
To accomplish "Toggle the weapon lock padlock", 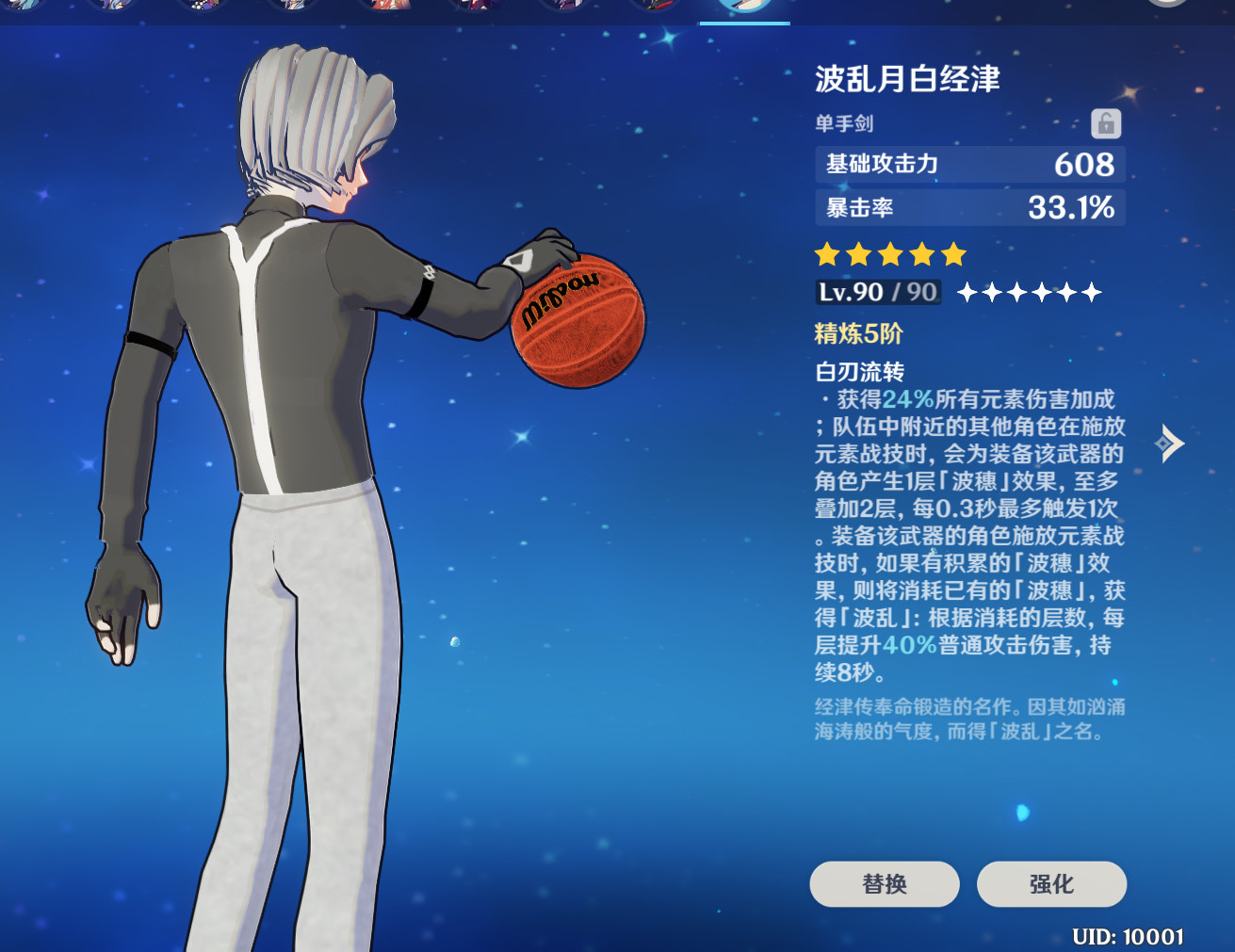I will point(1106,123).
